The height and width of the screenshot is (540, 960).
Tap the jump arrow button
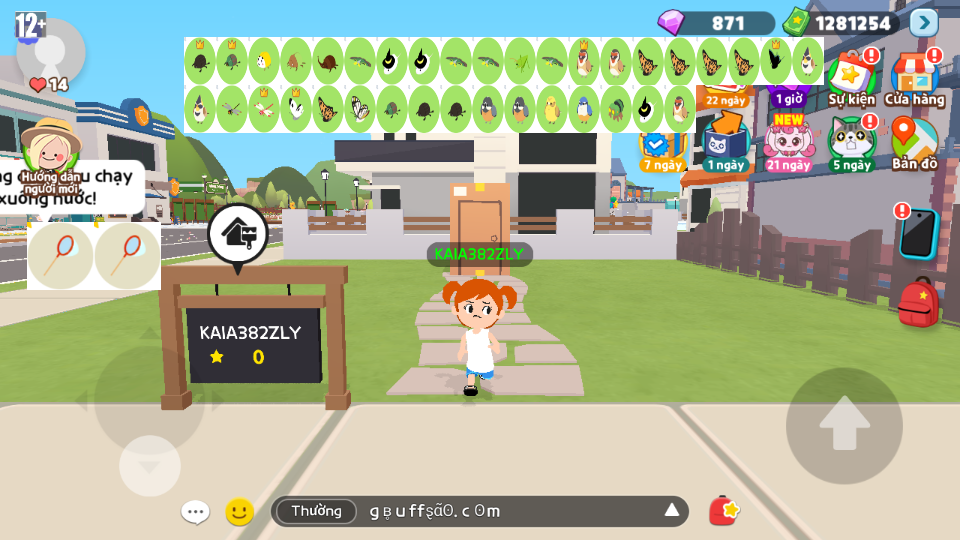click(x=844, y=426)
